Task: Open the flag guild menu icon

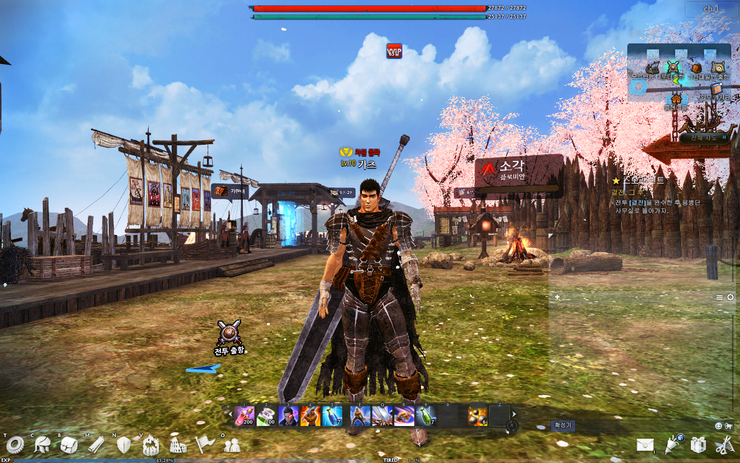Action: coord(204,443)
